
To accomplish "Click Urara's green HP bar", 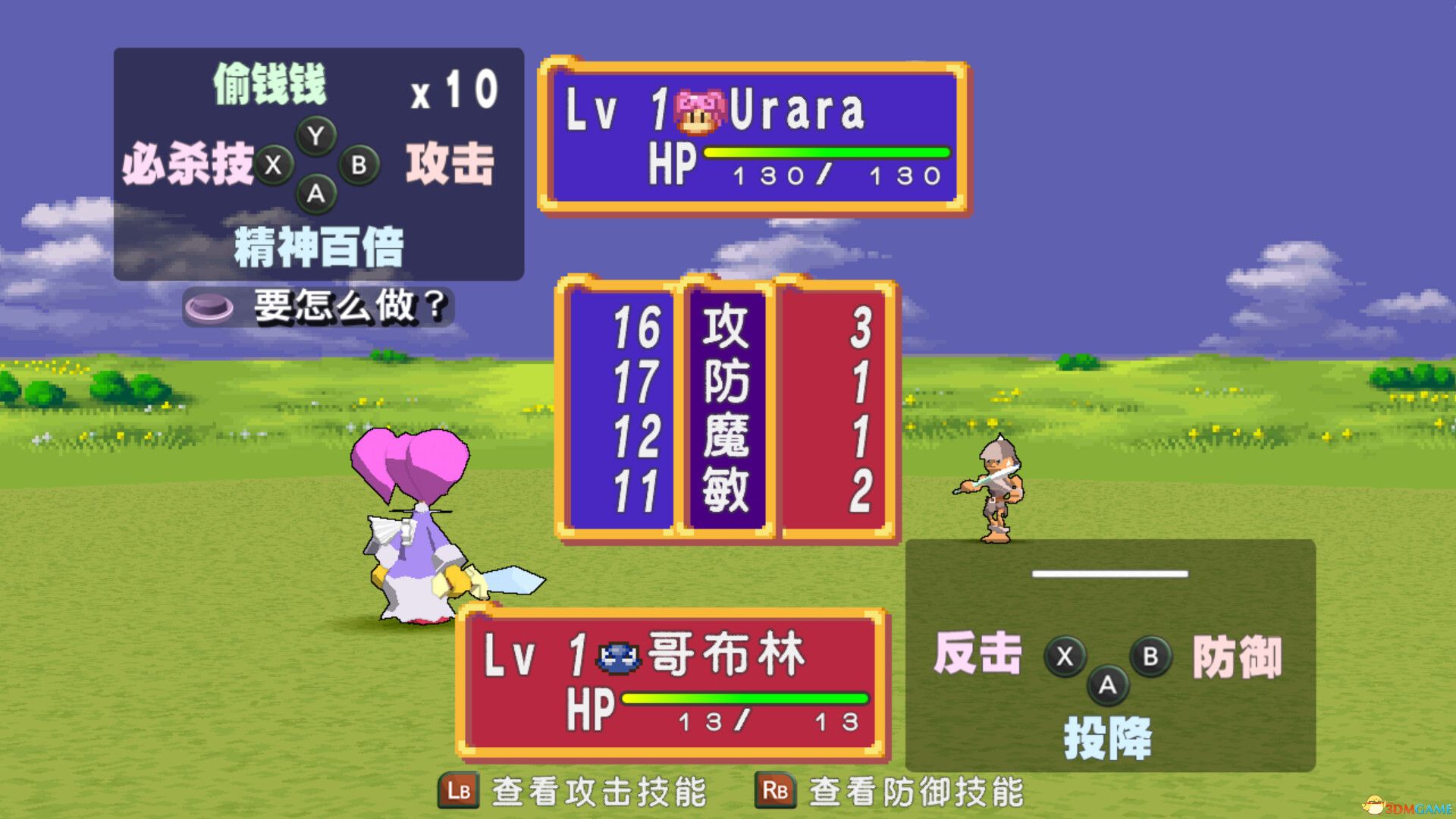I will point(827,152).
